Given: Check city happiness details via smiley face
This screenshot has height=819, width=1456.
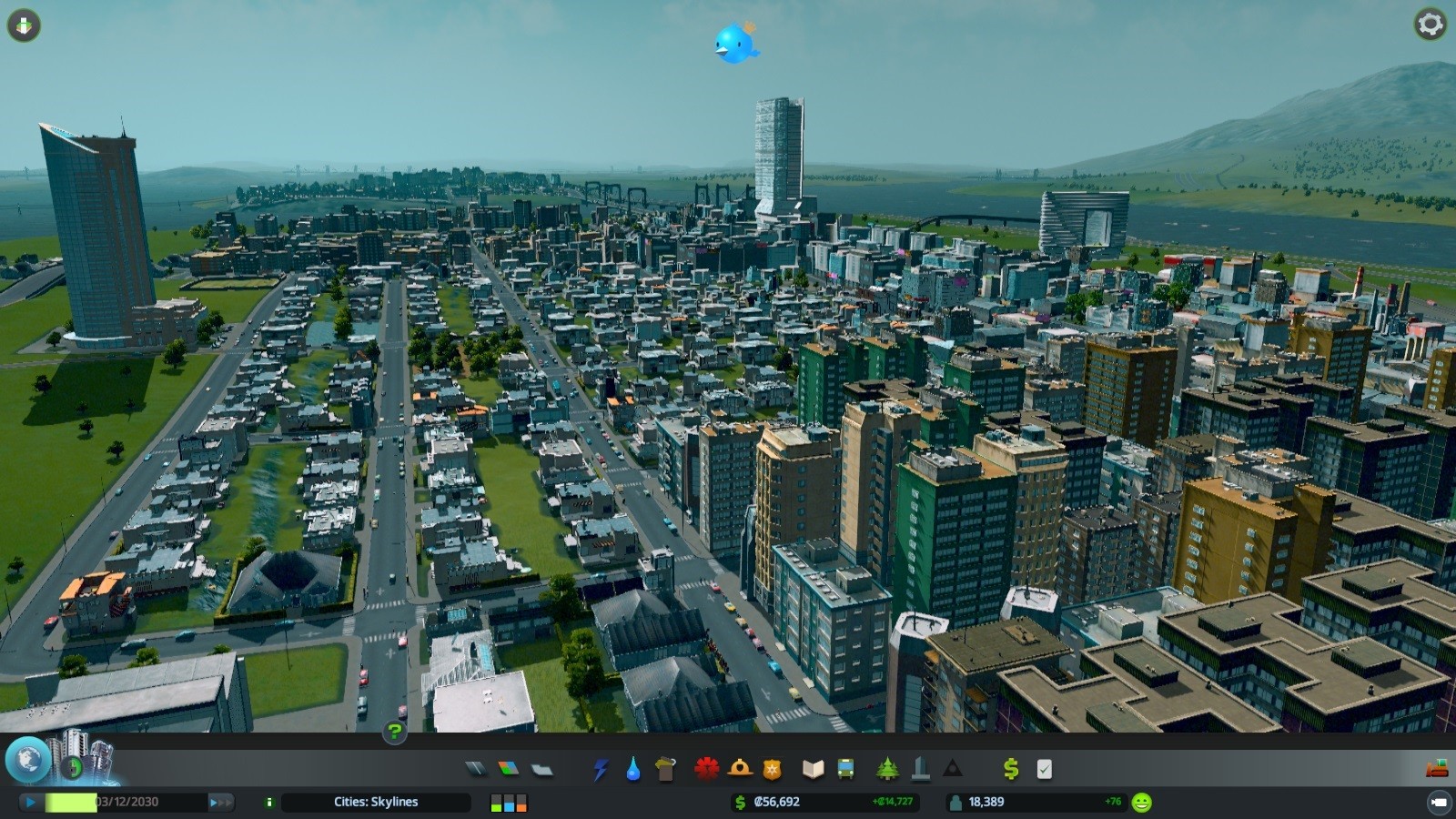Looking at the screenshot, I should pos(1141,803).
